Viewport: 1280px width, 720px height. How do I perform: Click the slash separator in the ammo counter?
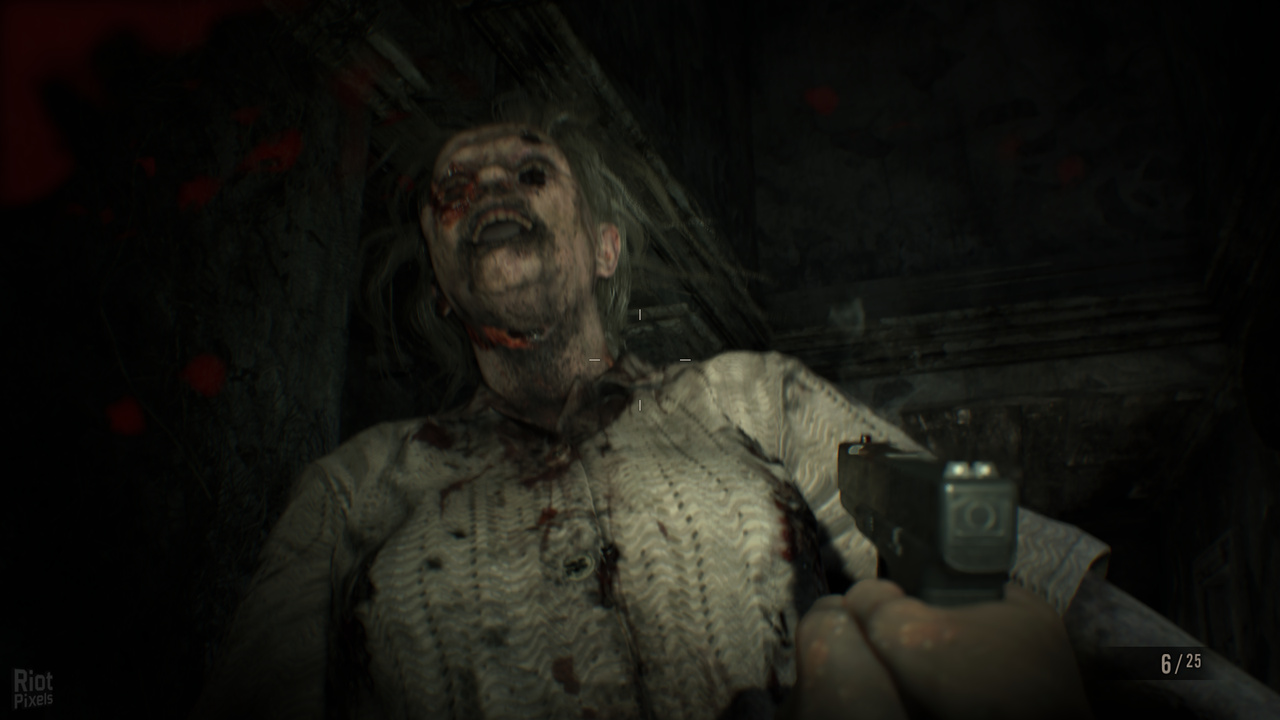point(1179,662)
